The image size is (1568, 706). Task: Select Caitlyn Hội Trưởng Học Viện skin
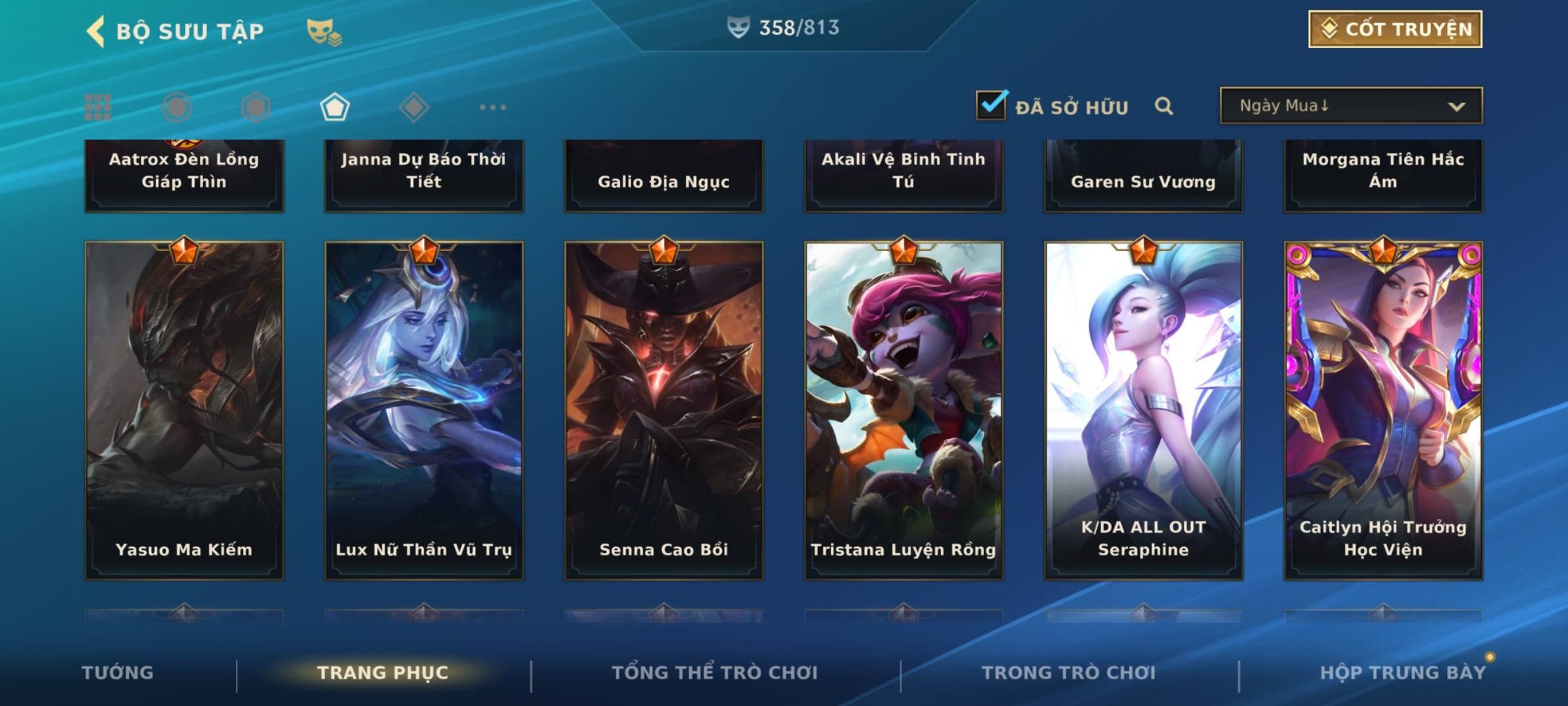coord(1383,411)
